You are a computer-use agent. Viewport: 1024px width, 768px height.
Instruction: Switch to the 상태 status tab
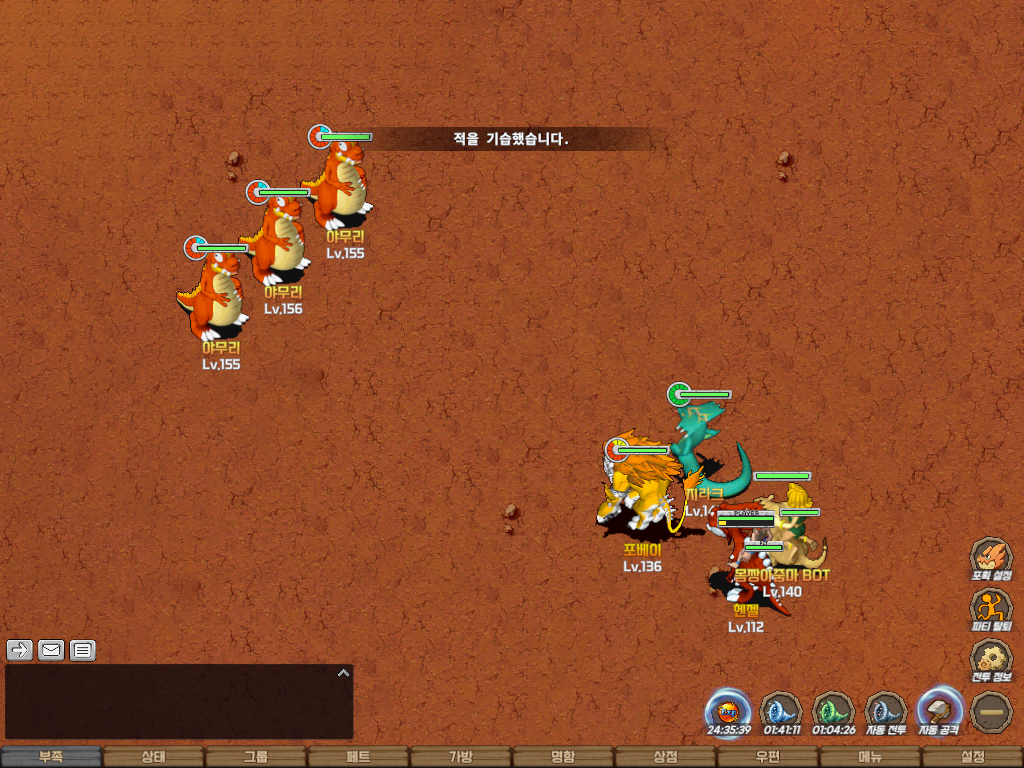(x=153, y=757)
